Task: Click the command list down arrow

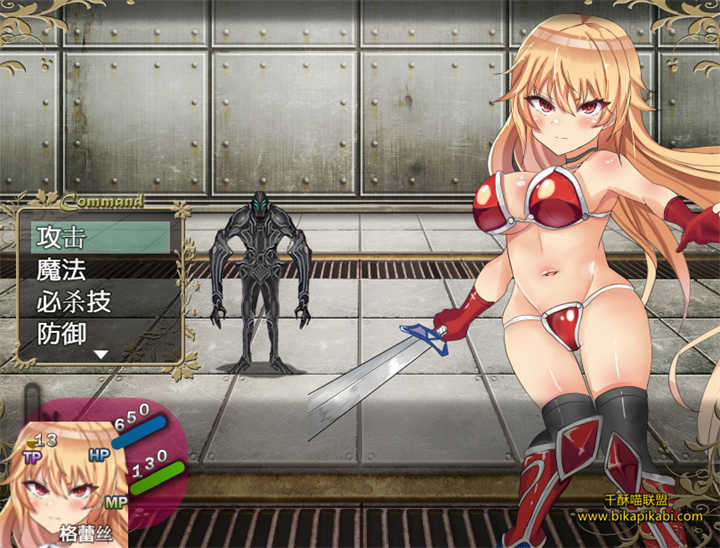Action: coord(100,354)
